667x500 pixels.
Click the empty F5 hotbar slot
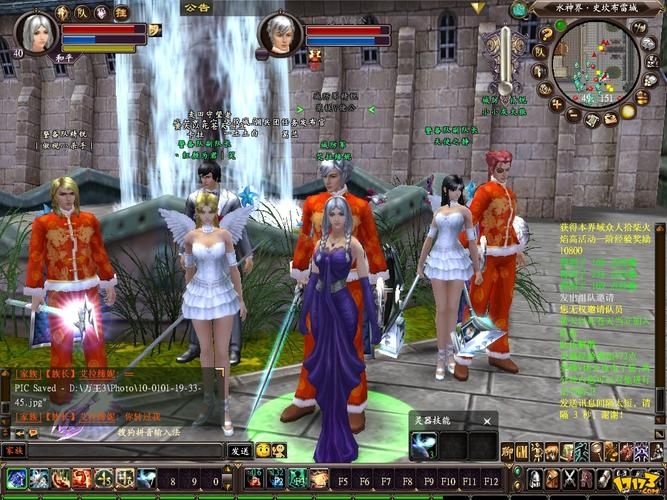coord(344,479)
